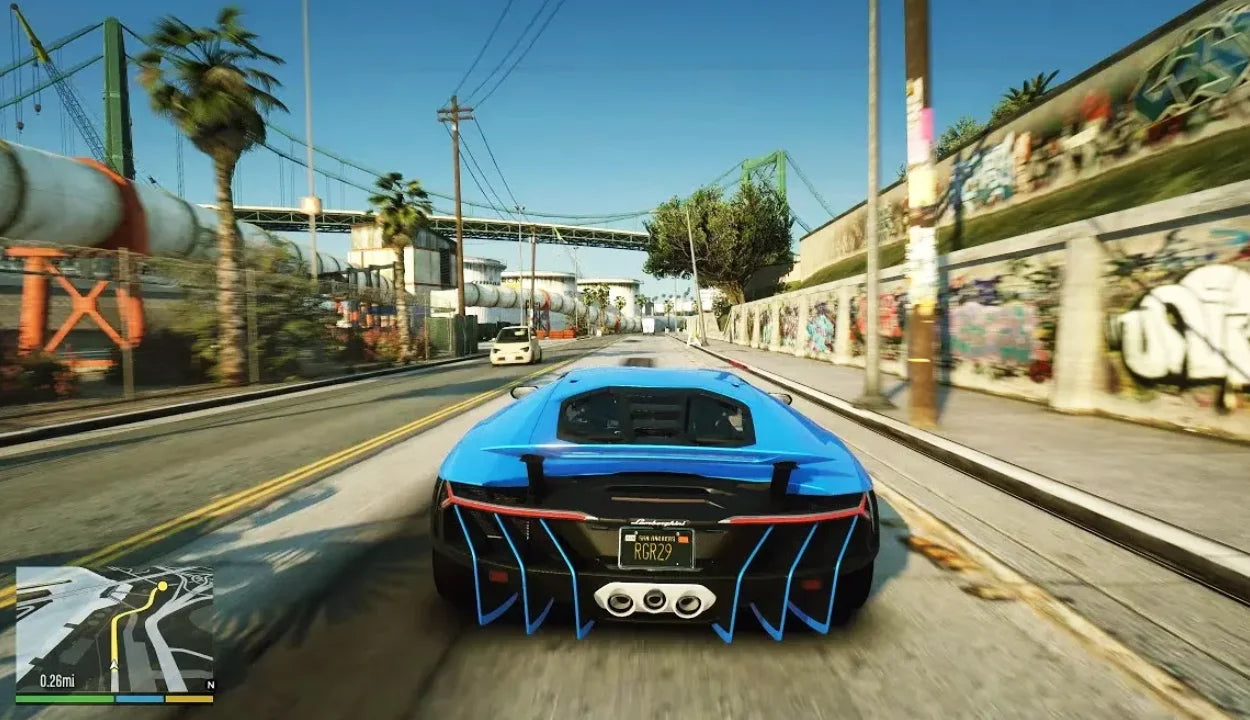Select the yellow destination marker on the minimap
1250x720 pixels.
click(x=161, y=584)
